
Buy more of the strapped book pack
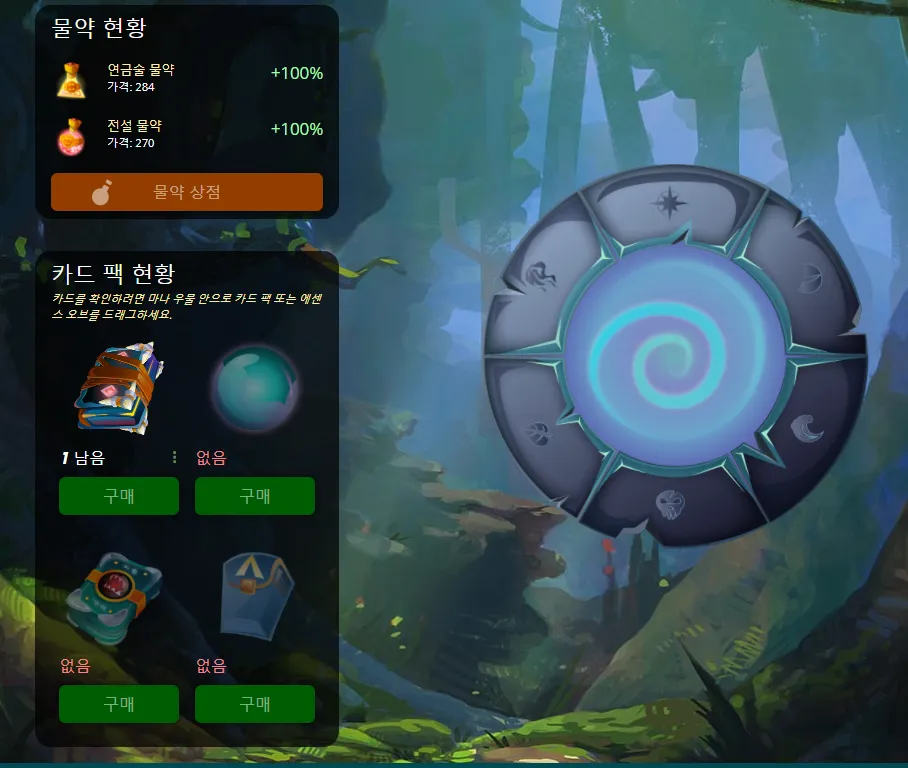[119, 496]
